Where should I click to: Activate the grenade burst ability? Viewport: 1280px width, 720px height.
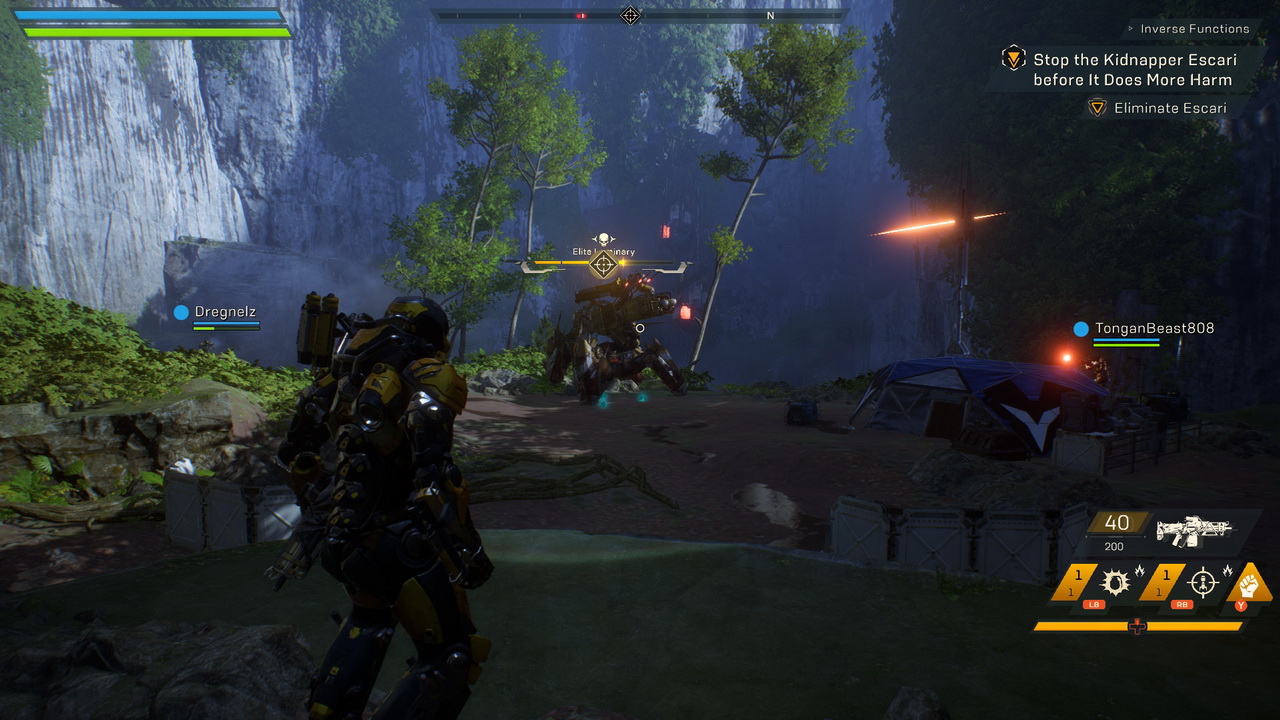pos(1115,582)
